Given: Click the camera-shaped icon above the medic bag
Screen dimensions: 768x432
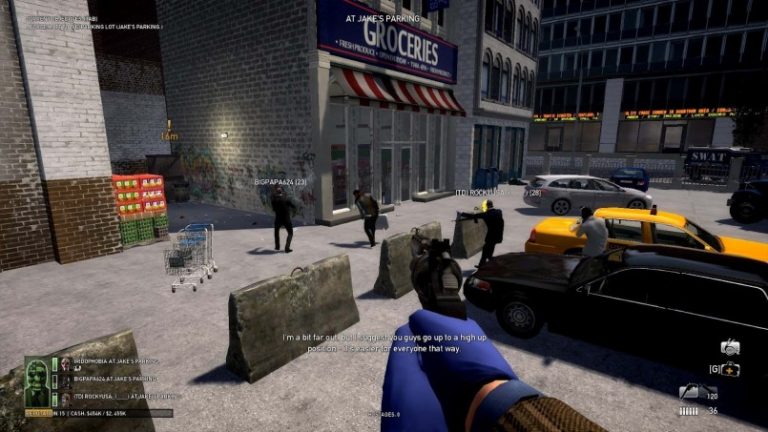Looking at the screenshot, I should pos(730,348).
